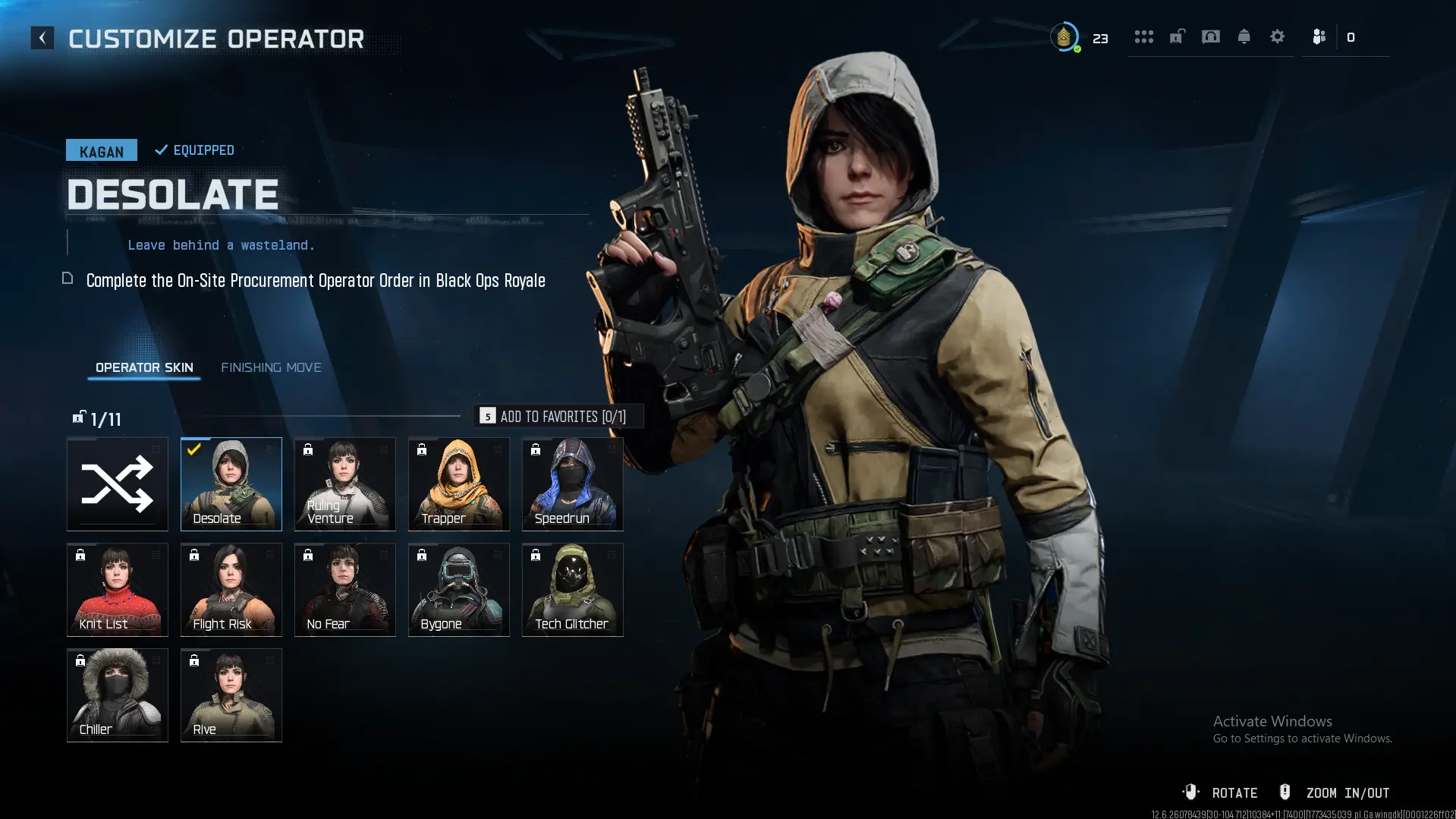Screen dimensions: 1456x819
Task: Open the social friends icon
Action: tap(1319, 36)
